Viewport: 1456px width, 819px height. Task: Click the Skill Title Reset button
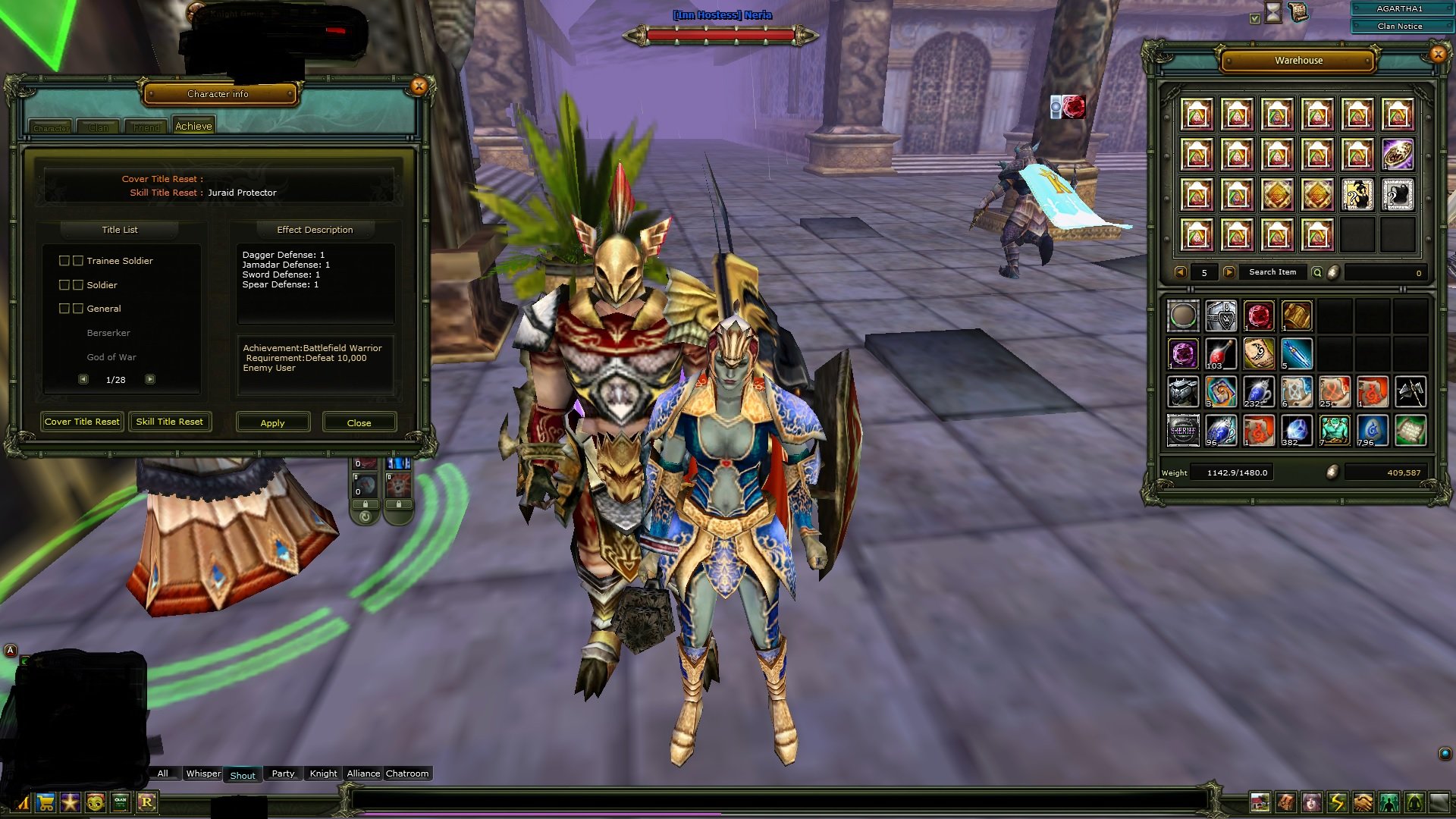pos(170,421)
